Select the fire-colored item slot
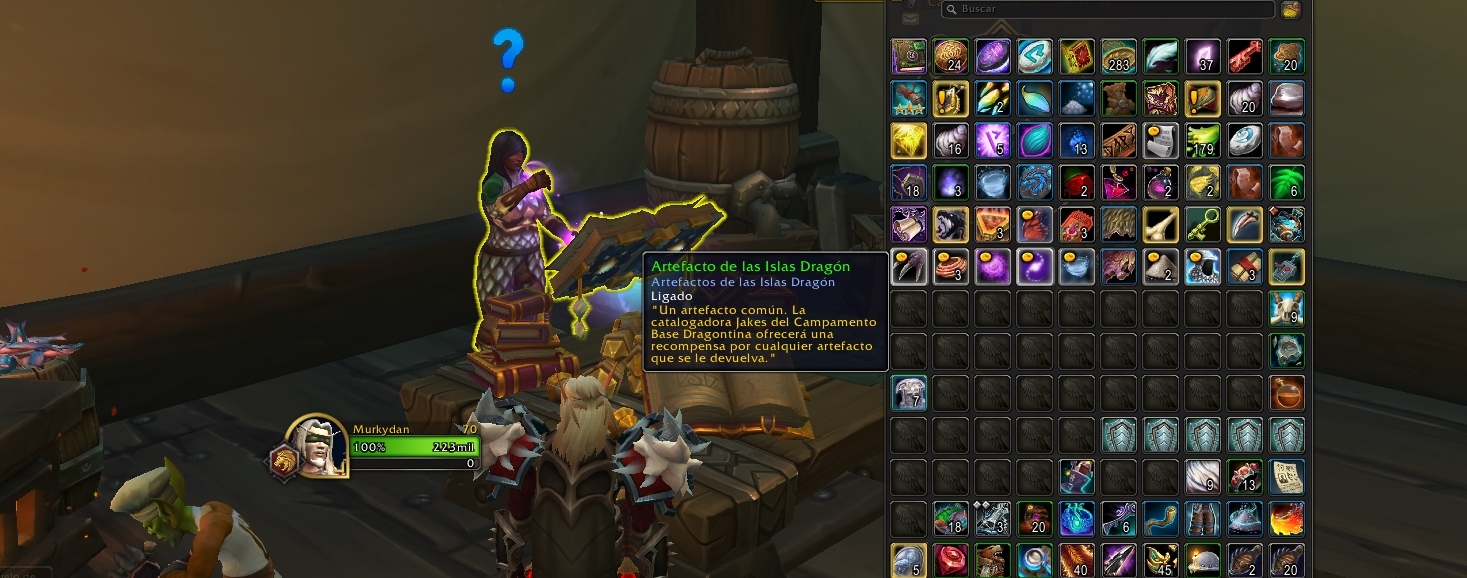 tap(1286, 518)
